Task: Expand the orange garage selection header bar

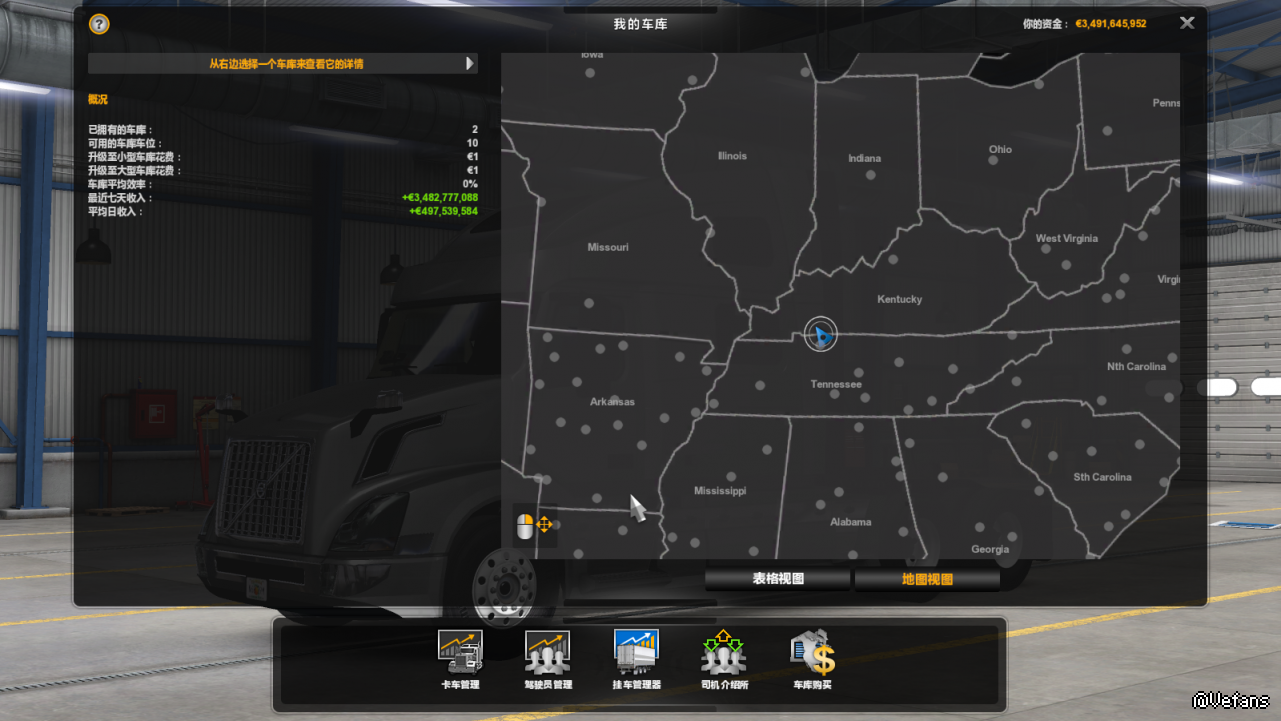Action: [x=283, y=64]
